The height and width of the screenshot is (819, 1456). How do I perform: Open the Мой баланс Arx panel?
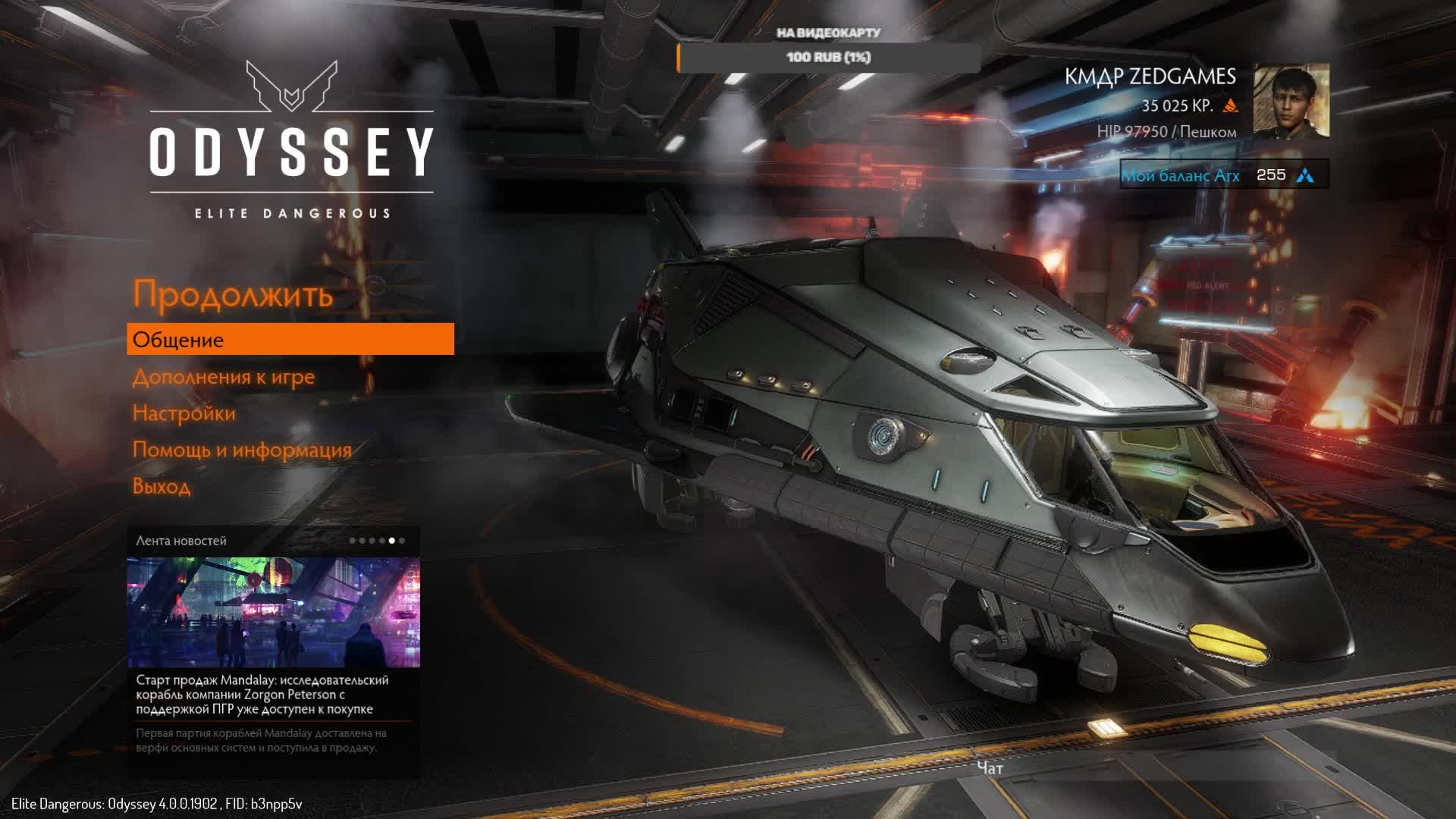click(x=1223, y=175)
